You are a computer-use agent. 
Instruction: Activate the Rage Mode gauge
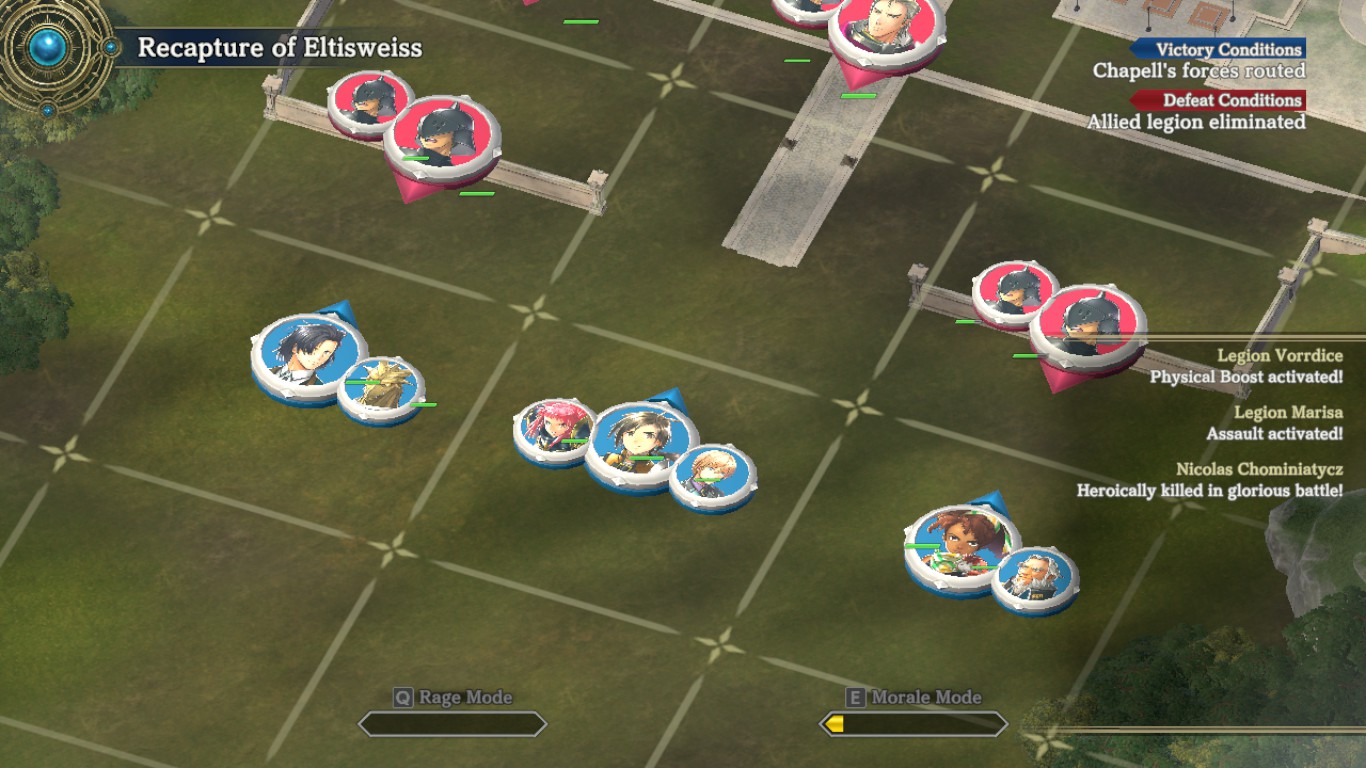pyautogui.click(x=452, y=723)
